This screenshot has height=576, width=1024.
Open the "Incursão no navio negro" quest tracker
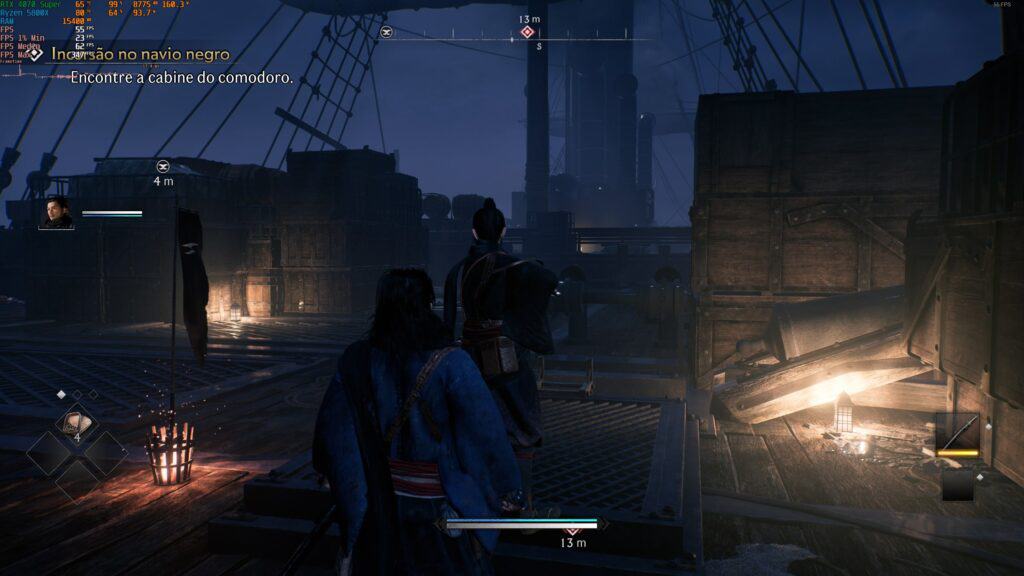(140, 54)
